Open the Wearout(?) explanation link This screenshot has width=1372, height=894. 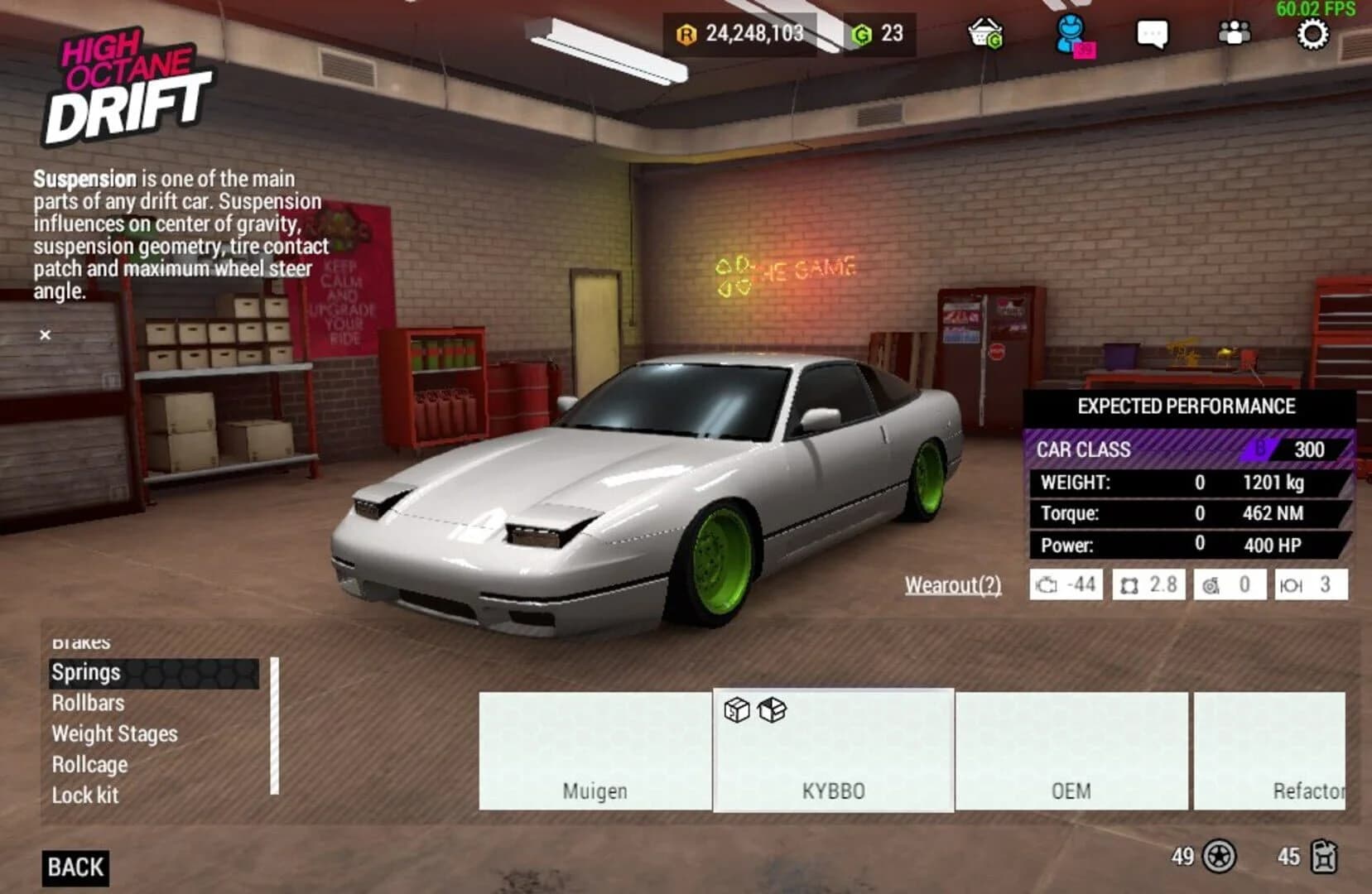tap(952, 586)
